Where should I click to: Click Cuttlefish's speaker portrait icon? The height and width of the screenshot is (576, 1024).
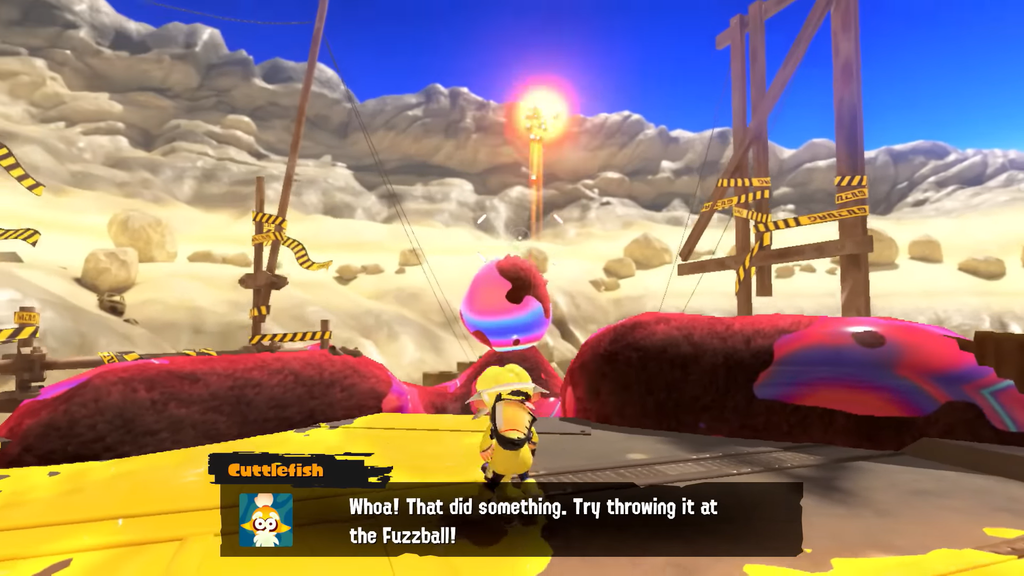(x=266, y=520)
